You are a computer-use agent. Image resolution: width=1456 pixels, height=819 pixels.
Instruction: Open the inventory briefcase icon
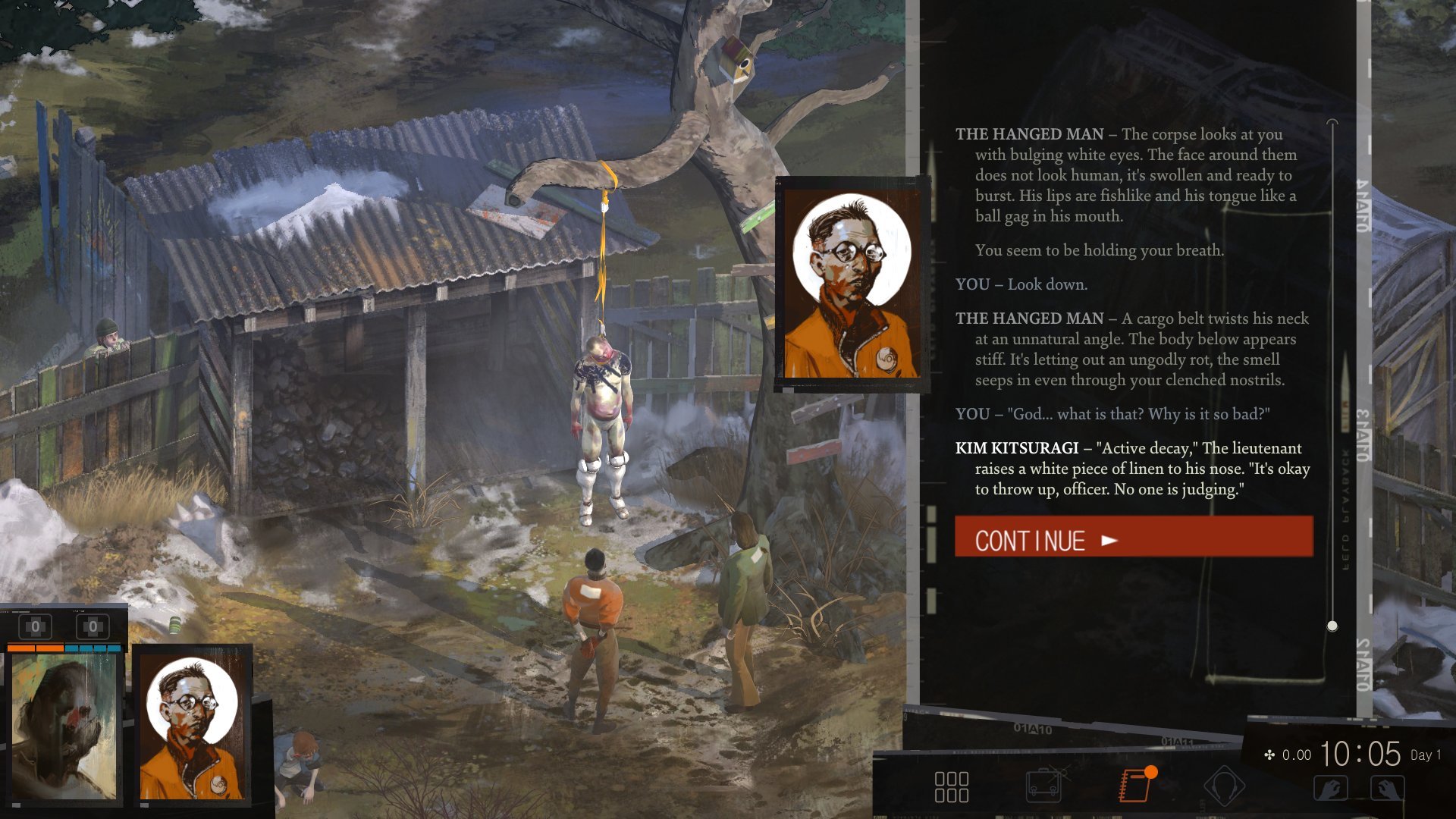1043,786
